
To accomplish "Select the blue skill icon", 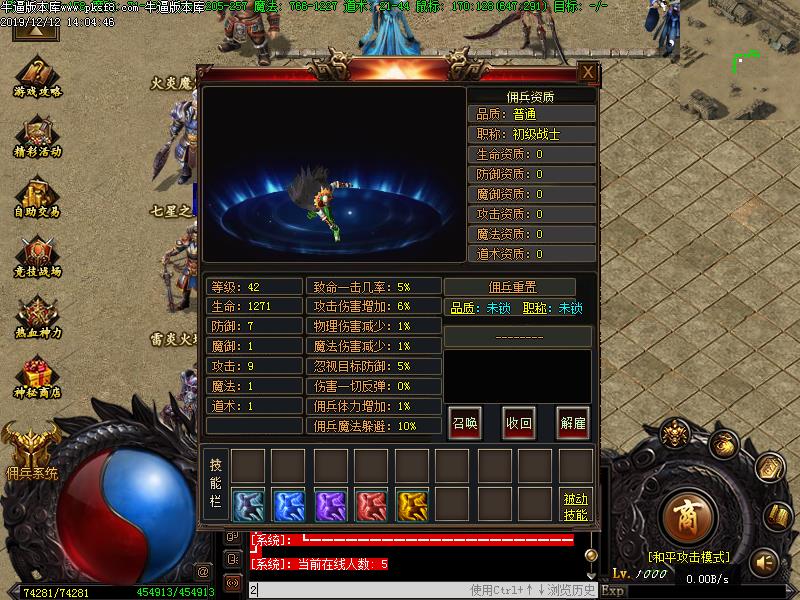I will [289, 505].
